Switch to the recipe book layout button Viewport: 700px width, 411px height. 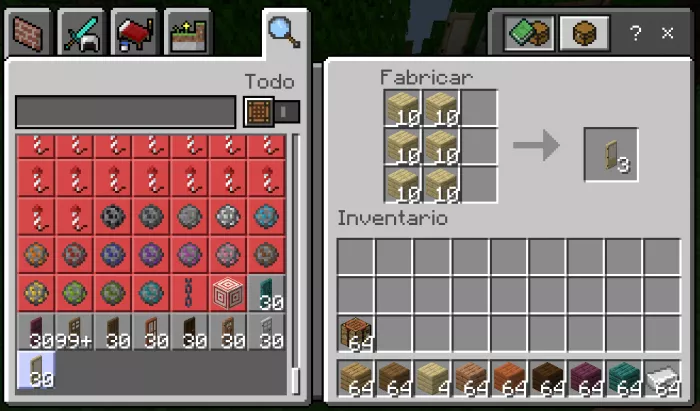coord(529,33)
